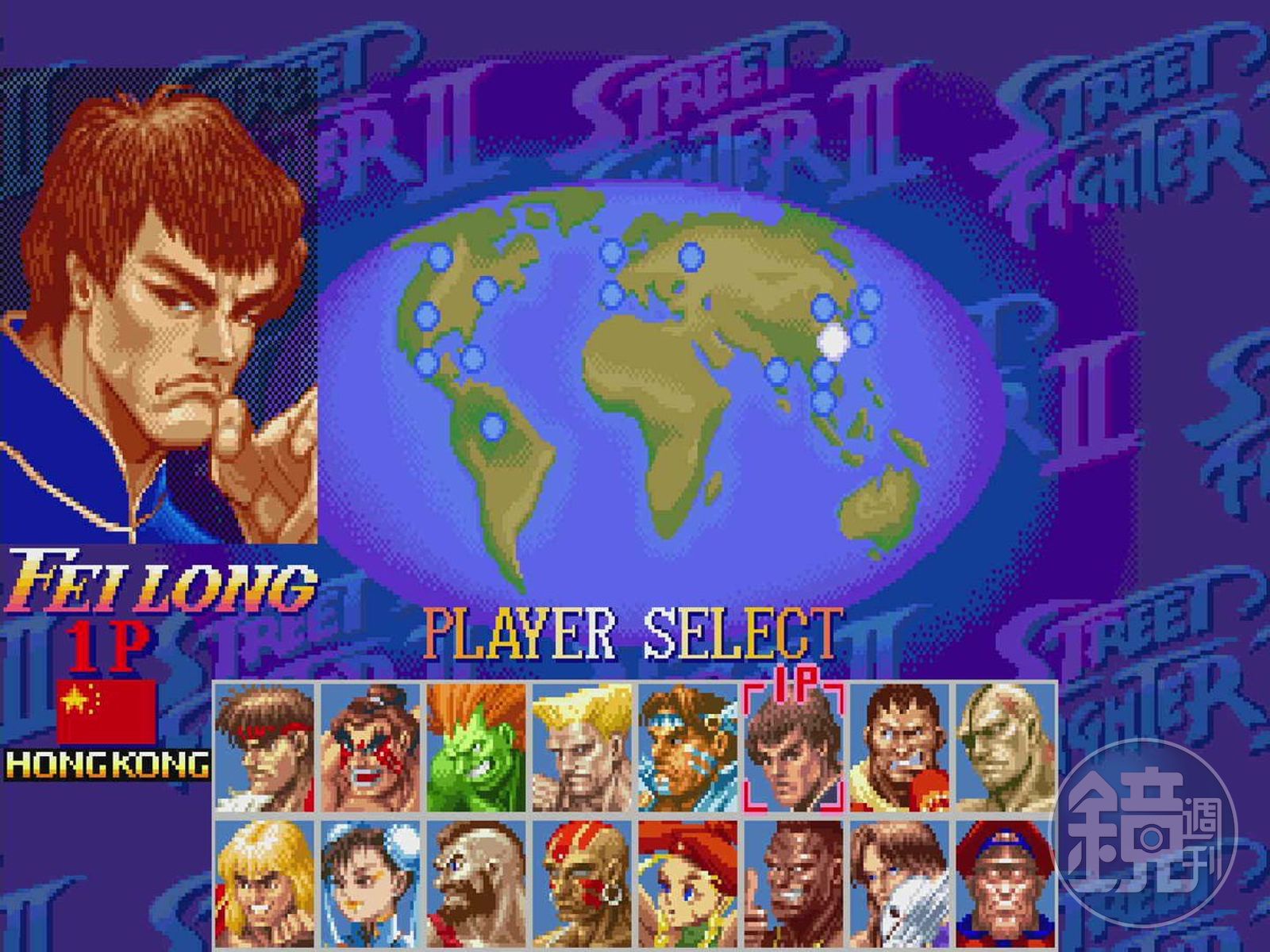This screenshot has height=952, width=1270.
Task: Choose E. Honda's portrait
Action: [x=371, y=747]
